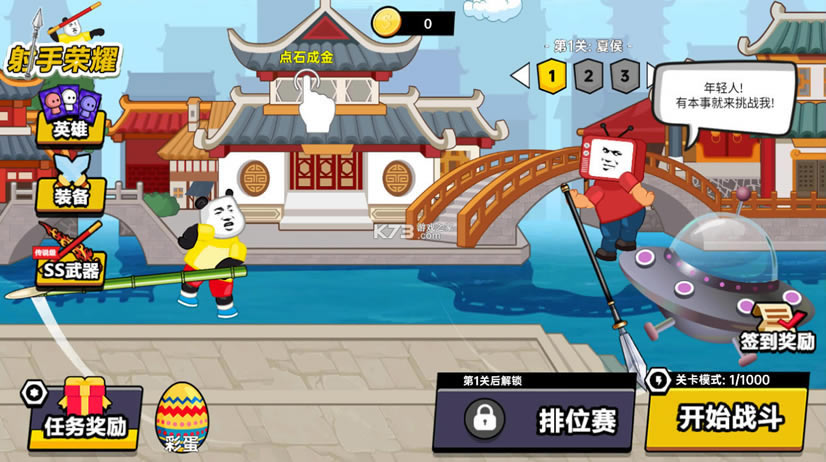Open the SS武器 weapon menu
Image resolution: width=826 pixels, height=462 pixels.
point(69,258)
